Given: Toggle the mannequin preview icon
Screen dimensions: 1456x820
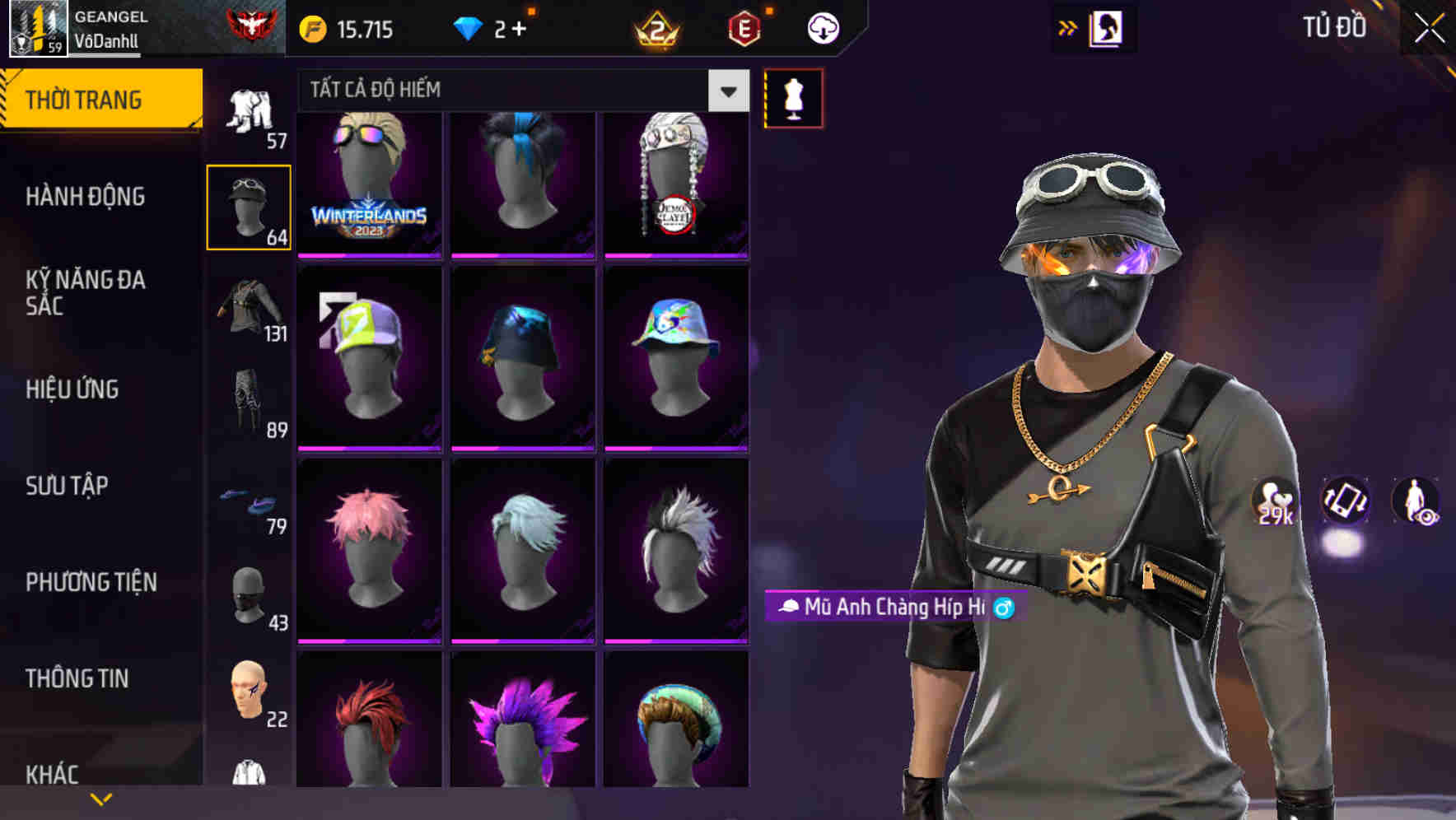Looking at the screenshot, I should click(792, 97).
